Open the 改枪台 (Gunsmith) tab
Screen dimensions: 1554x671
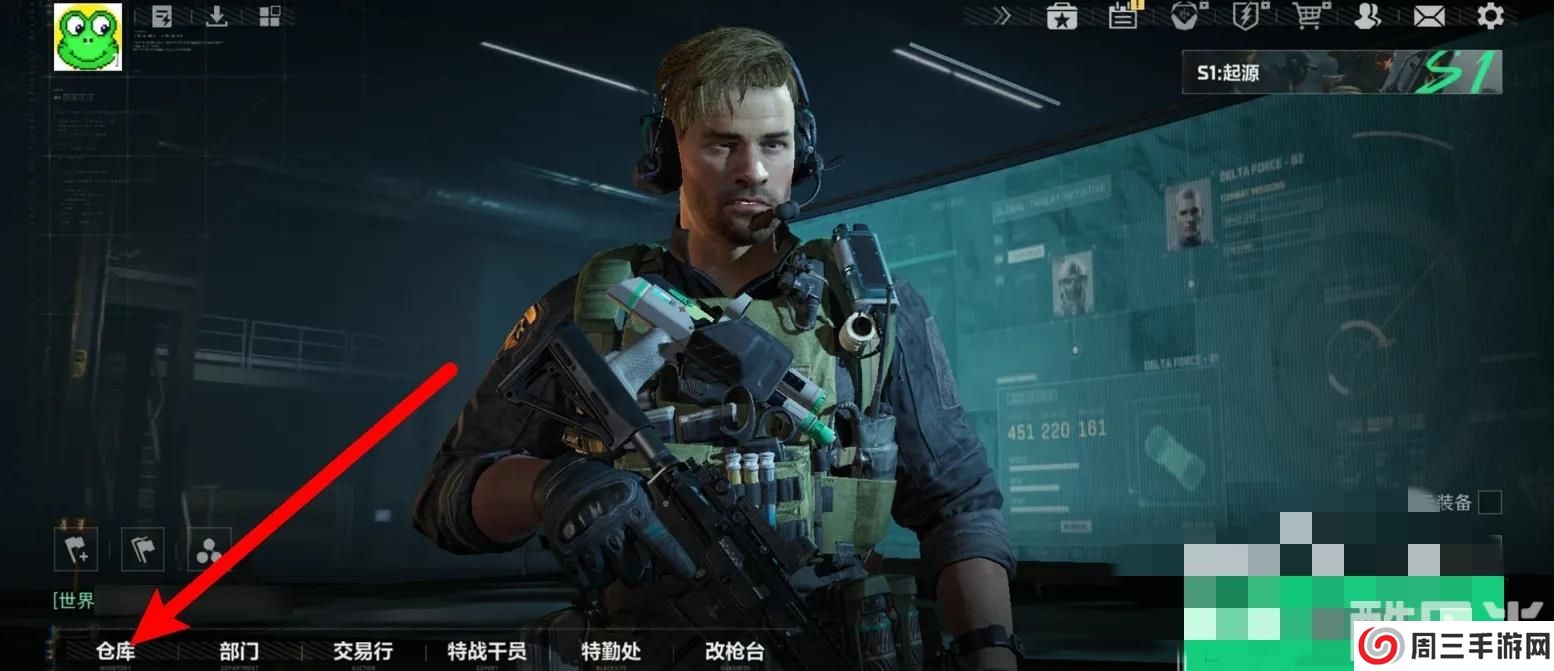[x=735, y=651]
